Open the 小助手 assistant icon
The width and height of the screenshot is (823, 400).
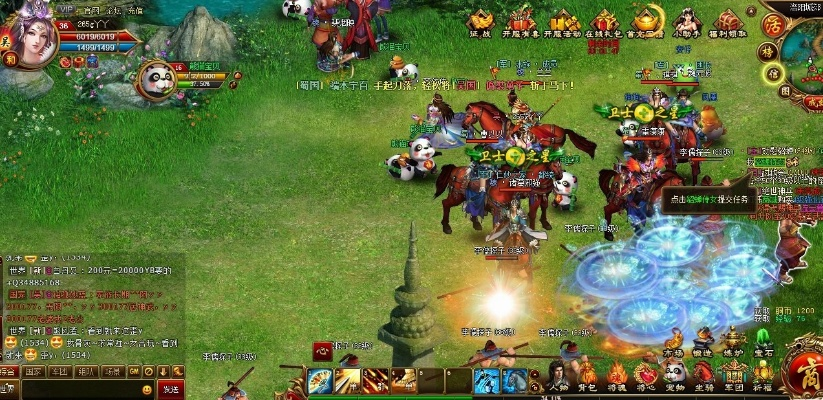click(685, 24)
